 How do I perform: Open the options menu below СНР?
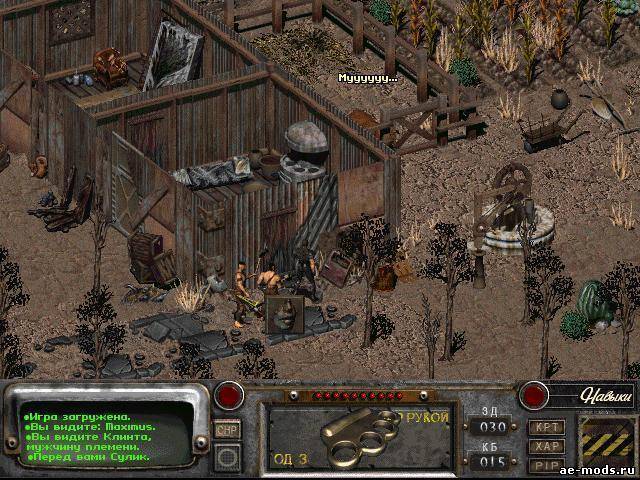point(228,458)
